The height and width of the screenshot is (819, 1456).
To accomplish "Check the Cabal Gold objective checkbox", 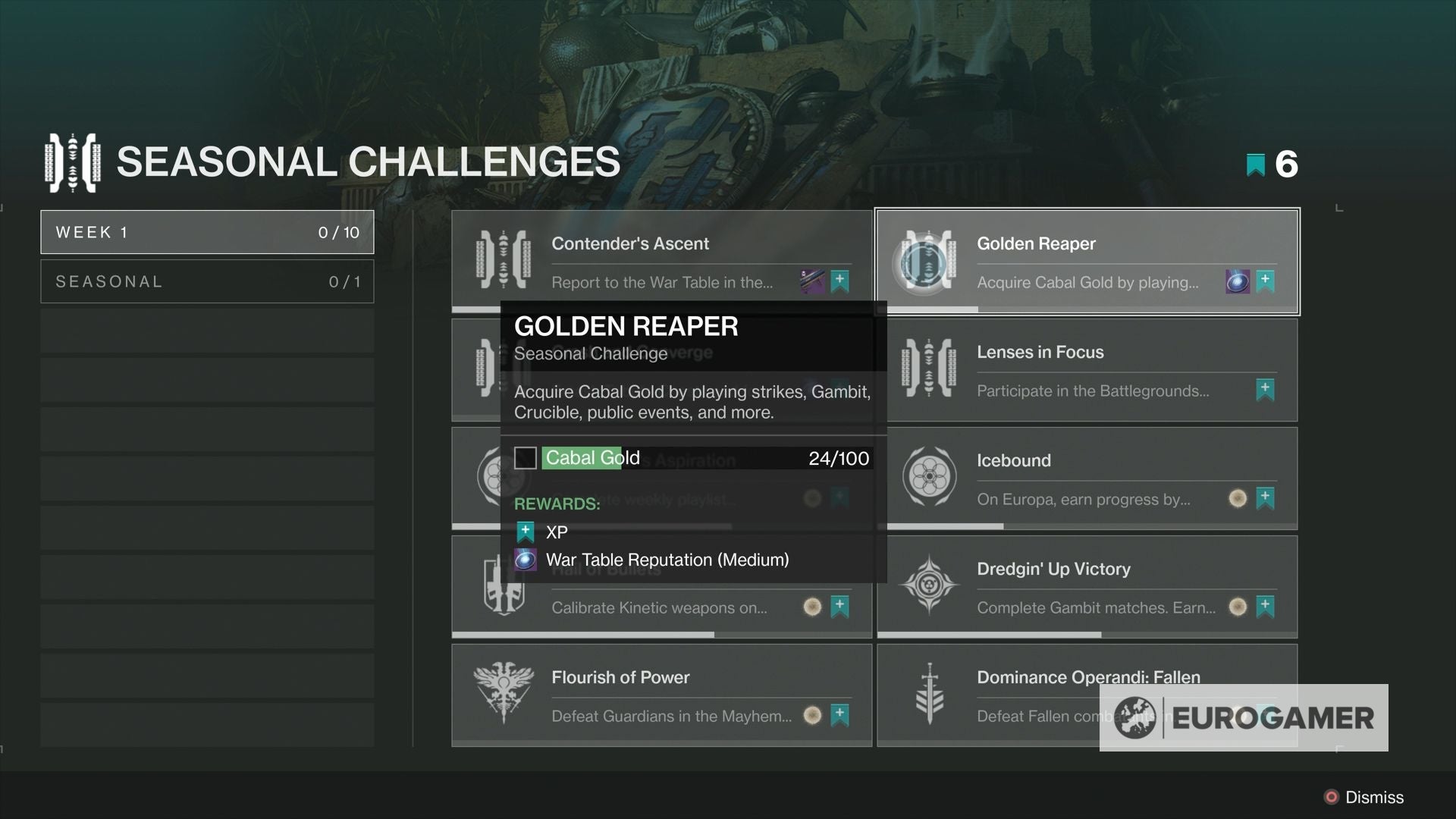I will coord(526,458).
